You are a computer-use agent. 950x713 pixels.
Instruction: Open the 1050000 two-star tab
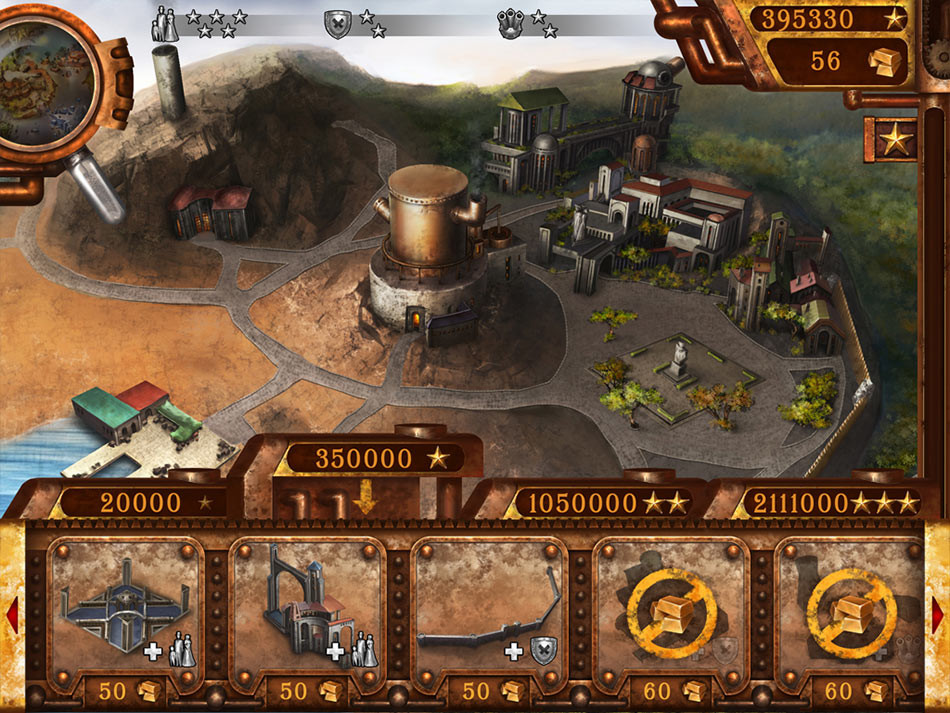coord(595,502)
